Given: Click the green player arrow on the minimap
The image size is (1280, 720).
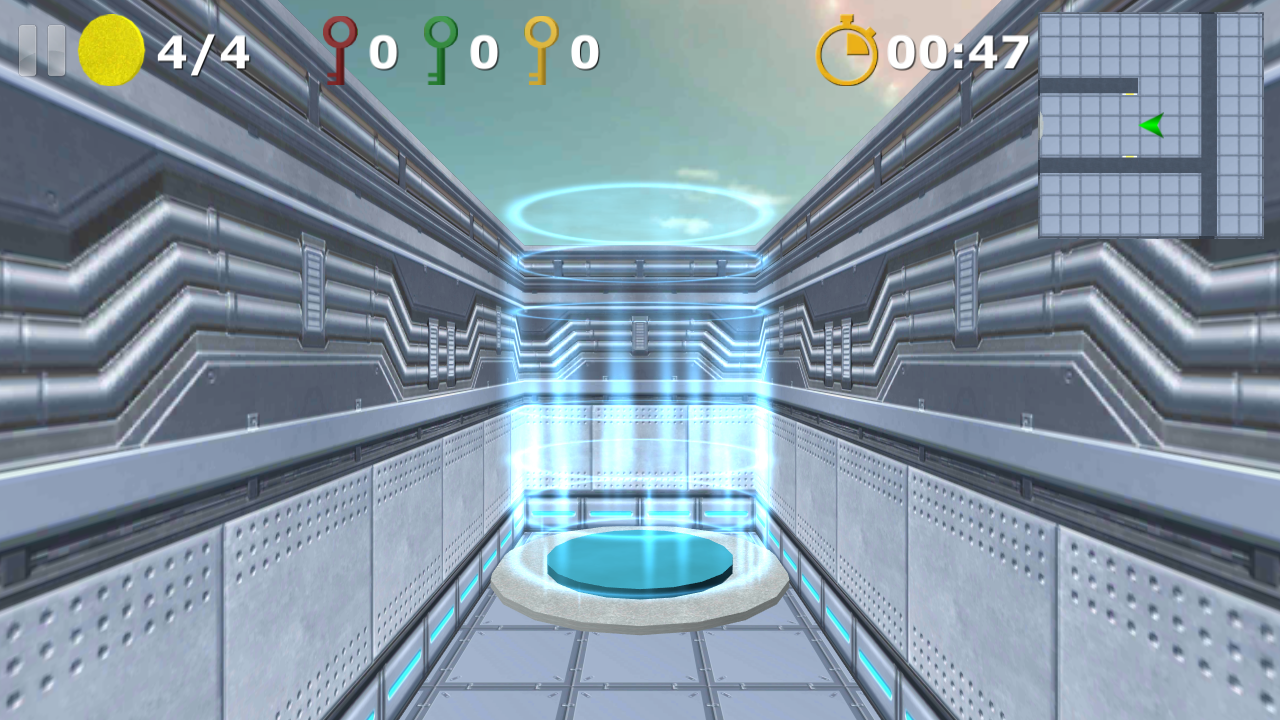Looking at the screenshot, I should pos(1153,126).
